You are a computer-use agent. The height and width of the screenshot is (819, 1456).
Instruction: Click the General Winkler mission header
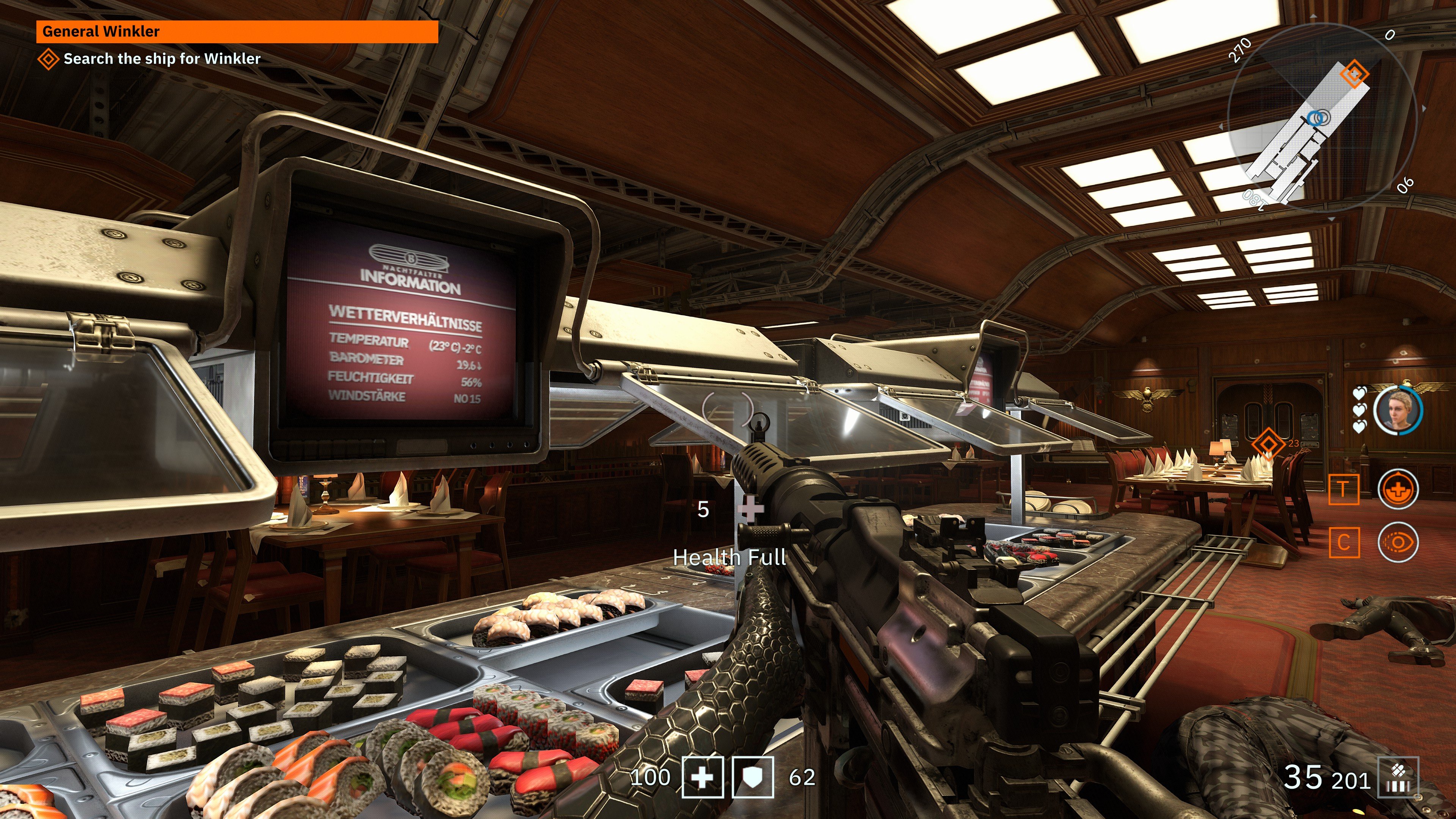point(237,31)
